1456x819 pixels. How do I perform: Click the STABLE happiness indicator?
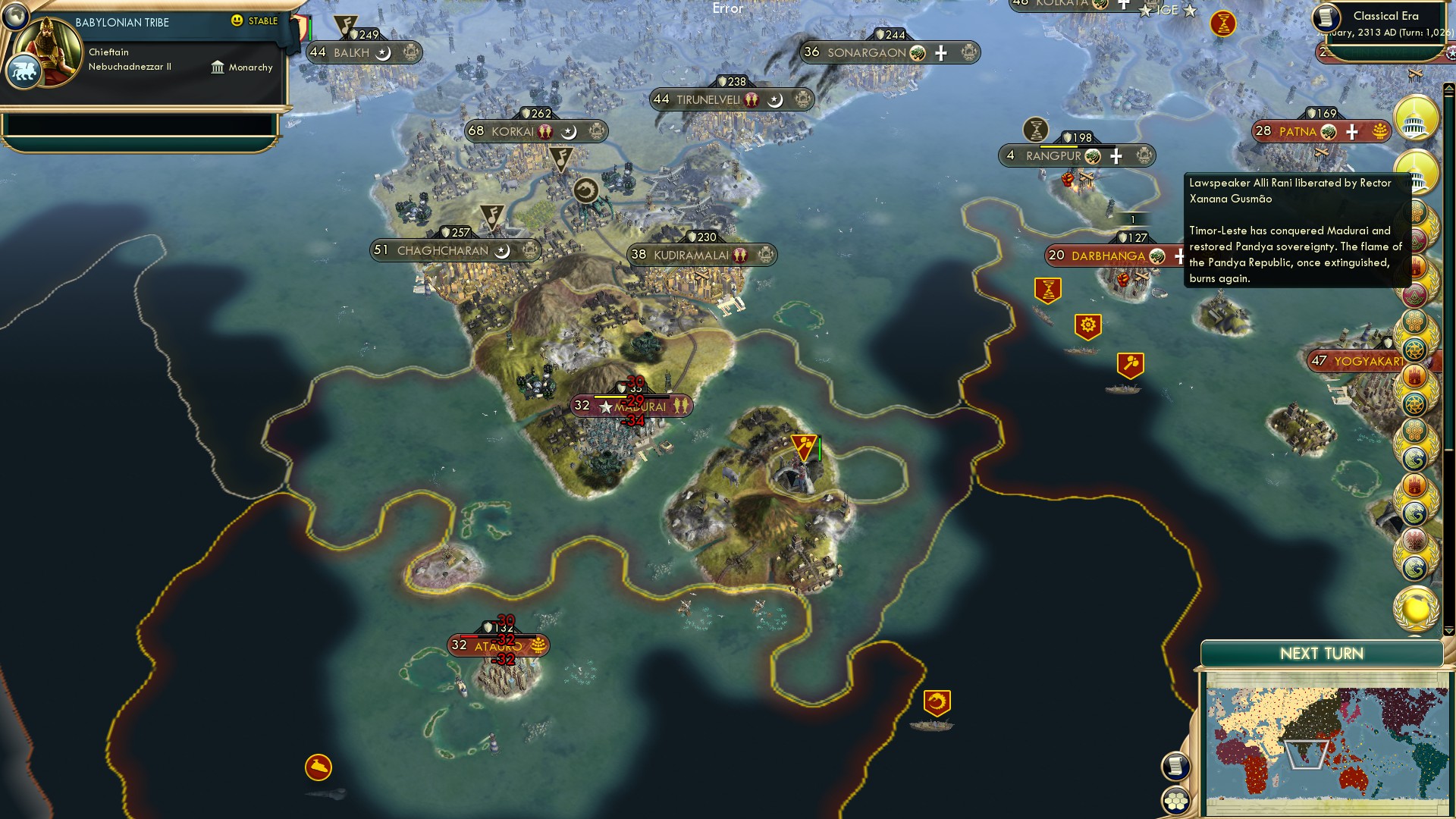pyautogui.click(x=254, y=21)
